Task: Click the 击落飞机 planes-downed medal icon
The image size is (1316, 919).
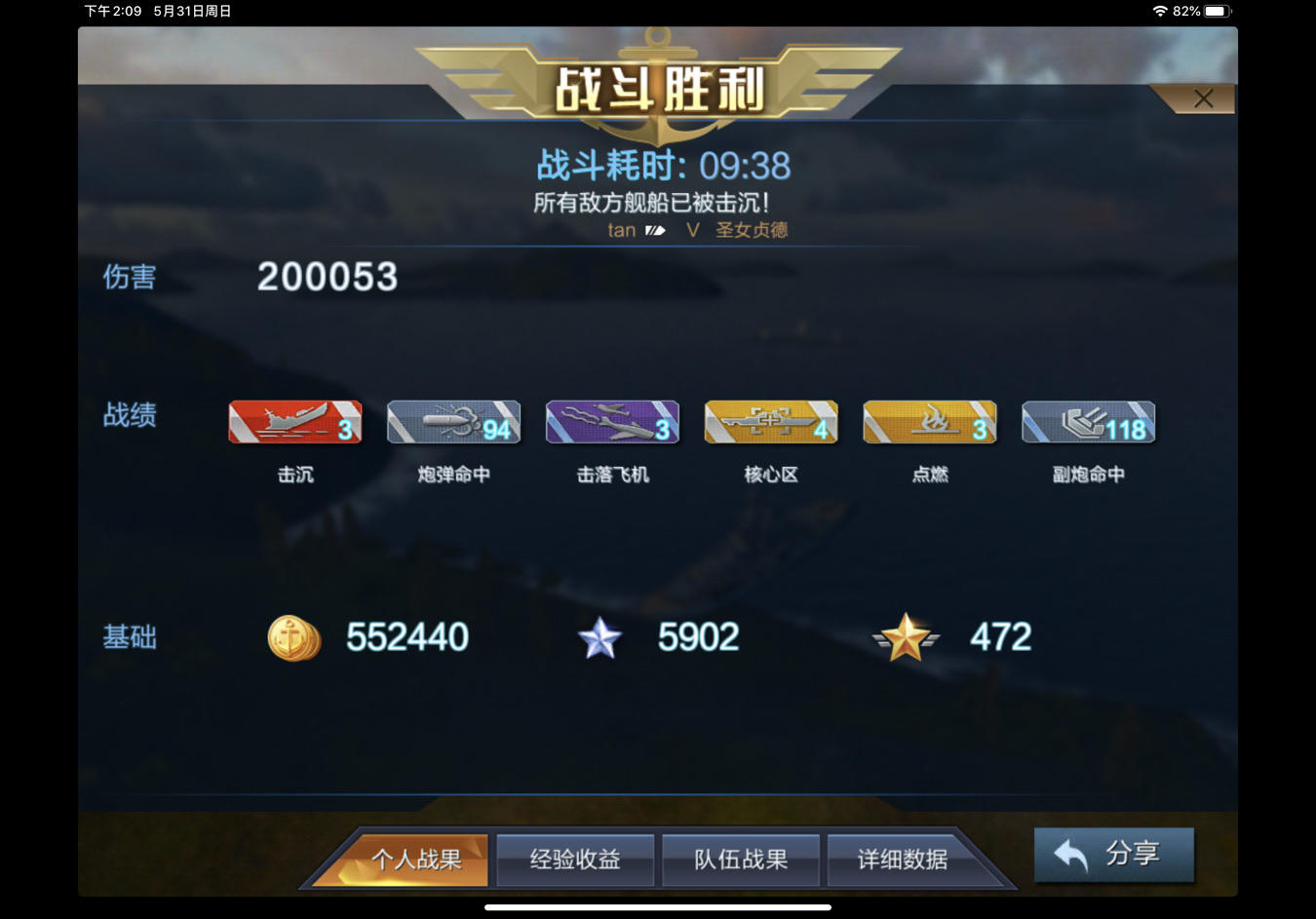Action: 612,422
